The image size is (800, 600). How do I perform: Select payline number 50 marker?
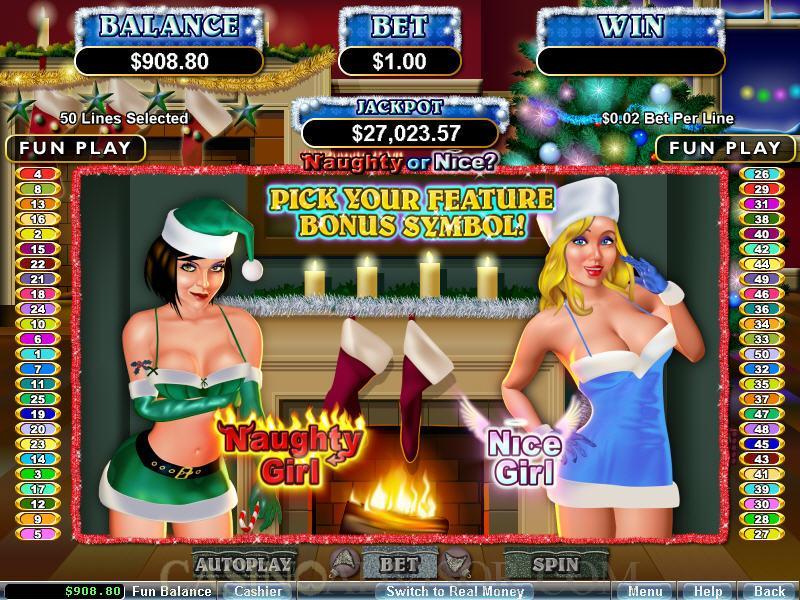(761, 354)
